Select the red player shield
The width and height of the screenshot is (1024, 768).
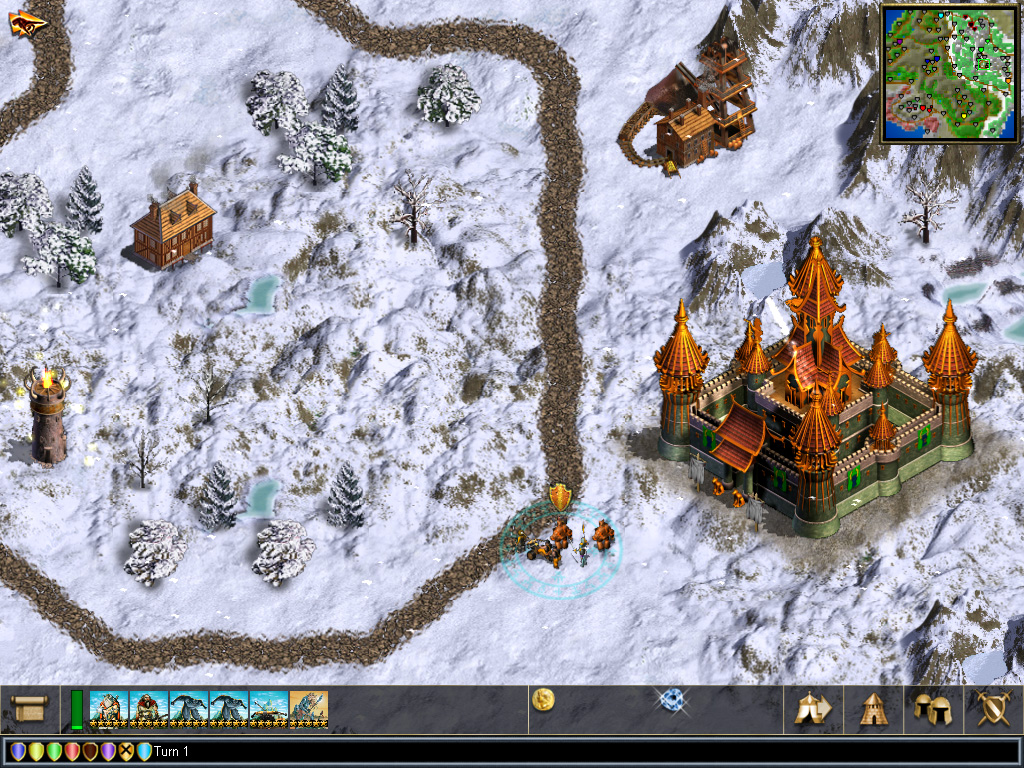click(72, 752)
